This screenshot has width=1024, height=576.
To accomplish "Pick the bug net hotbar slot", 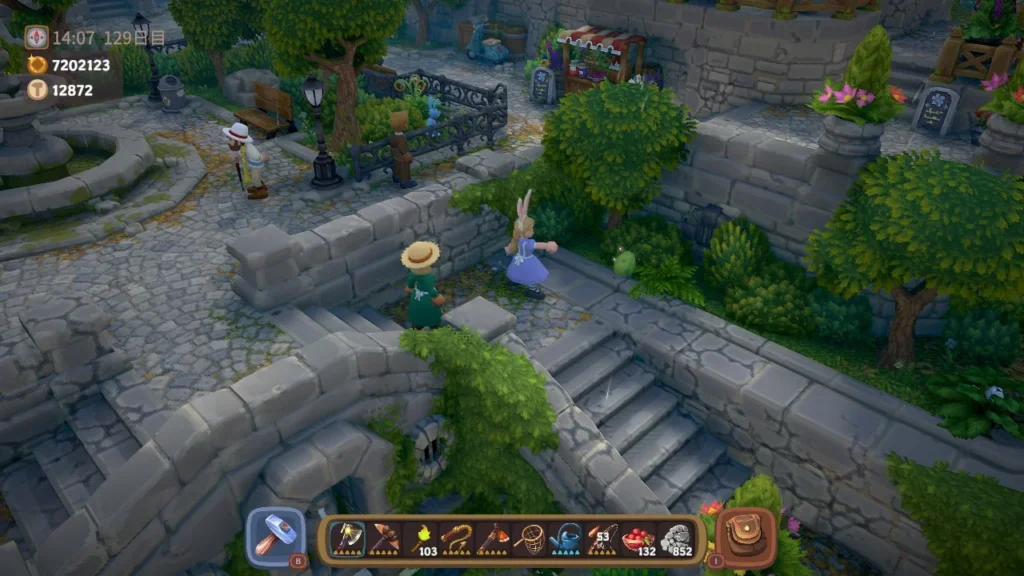I will coord(529,538).
